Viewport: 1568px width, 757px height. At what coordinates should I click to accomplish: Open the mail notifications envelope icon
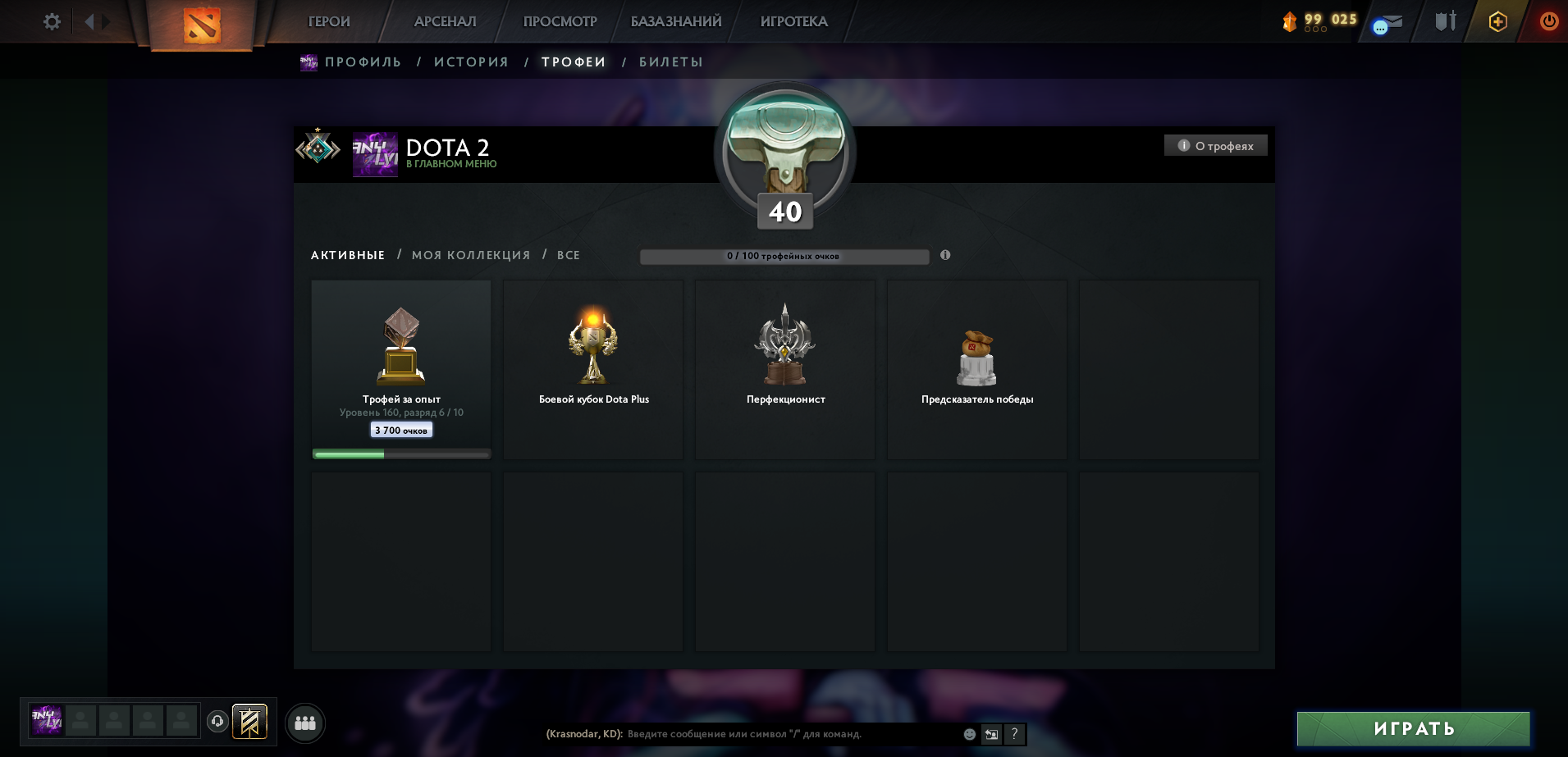[1387, 22]
